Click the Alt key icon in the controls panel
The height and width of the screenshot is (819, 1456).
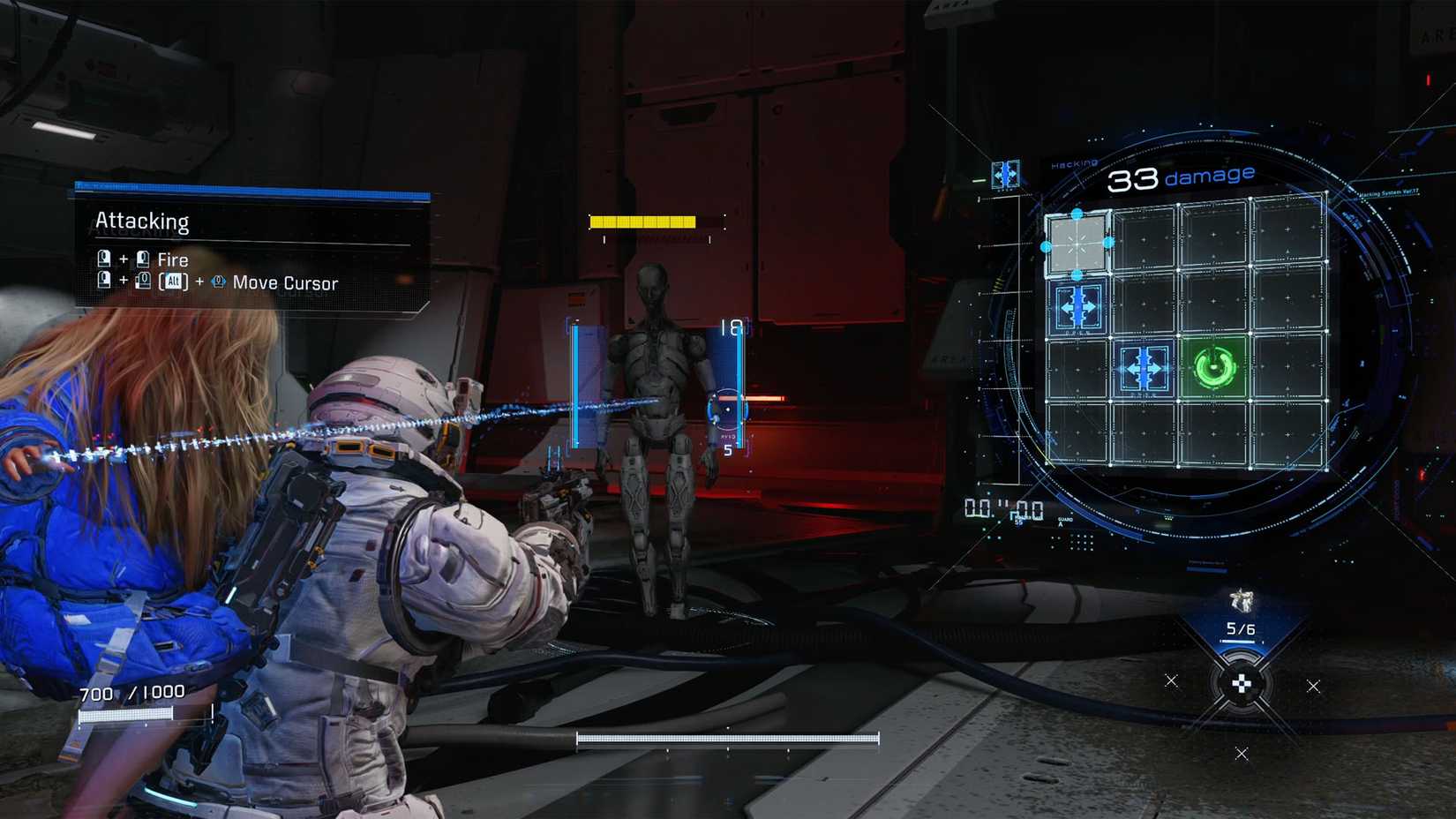[x=175, y=281]
